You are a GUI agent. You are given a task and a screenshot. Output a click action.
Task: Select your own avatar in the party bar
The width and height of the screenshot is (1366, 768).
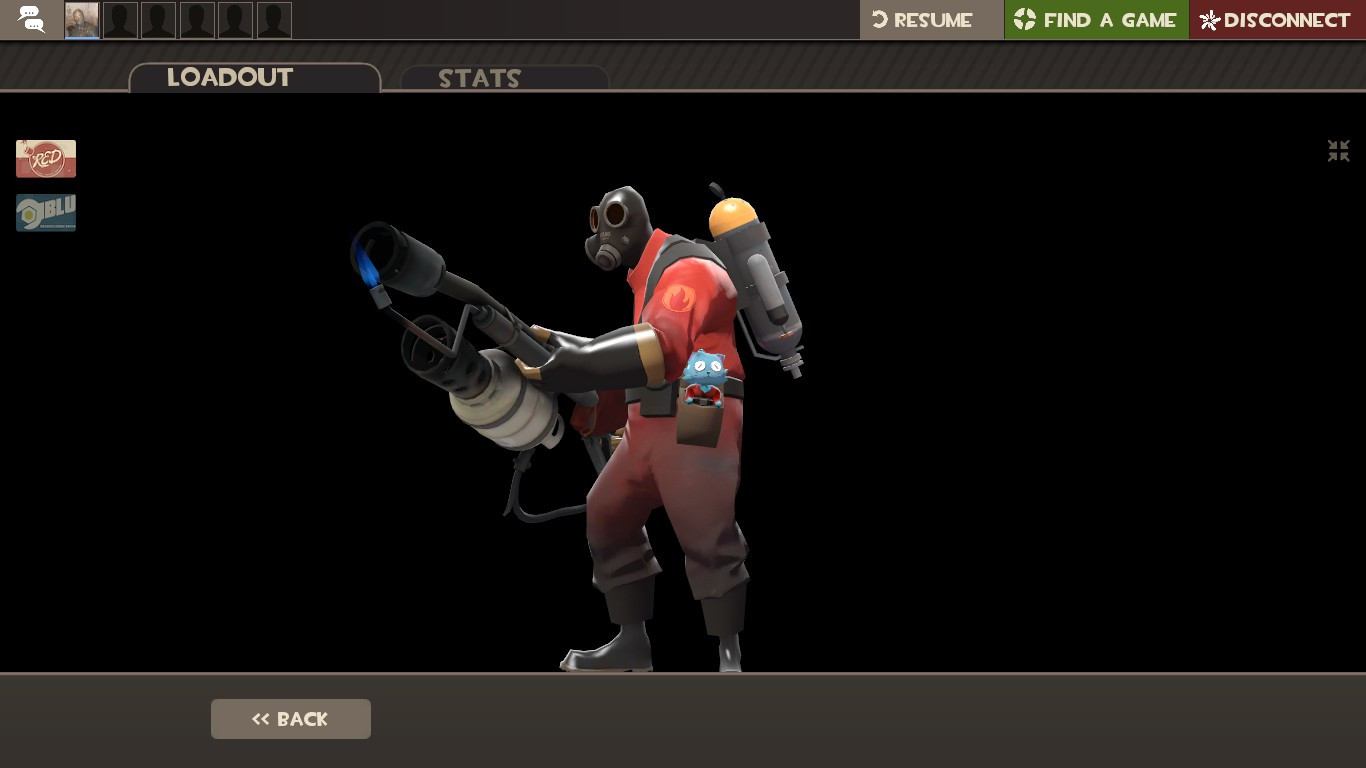pyautogui.click(x=82, y=19)
